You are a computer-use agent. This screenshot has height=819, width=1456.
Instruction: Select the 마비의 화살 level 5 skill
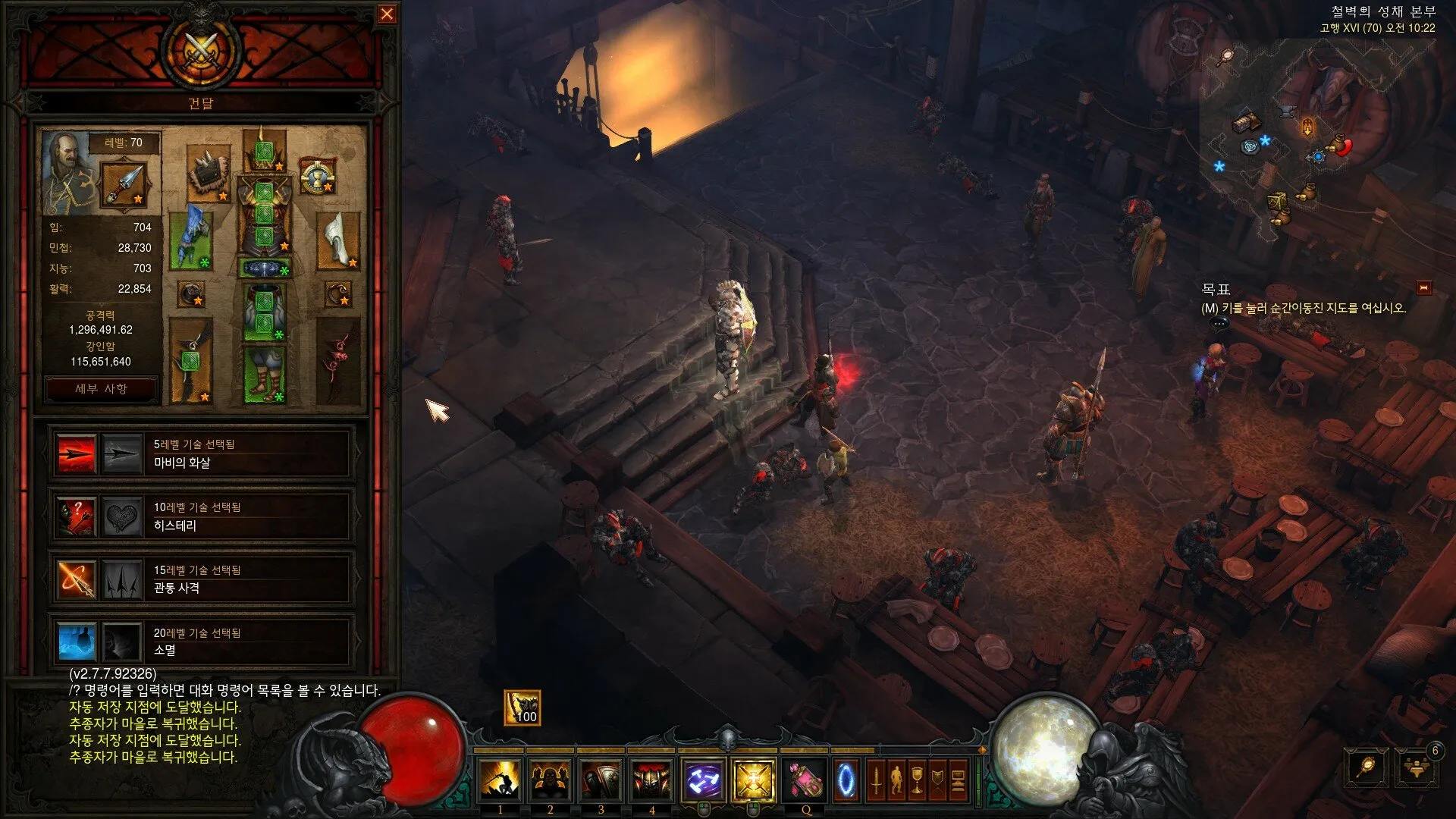click(77, 453)
